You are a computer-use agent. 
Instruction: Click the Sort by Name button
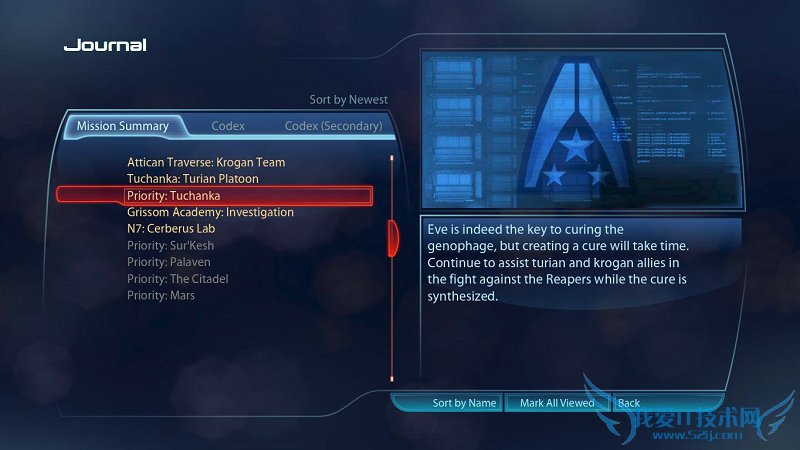[x=464, y=403]
